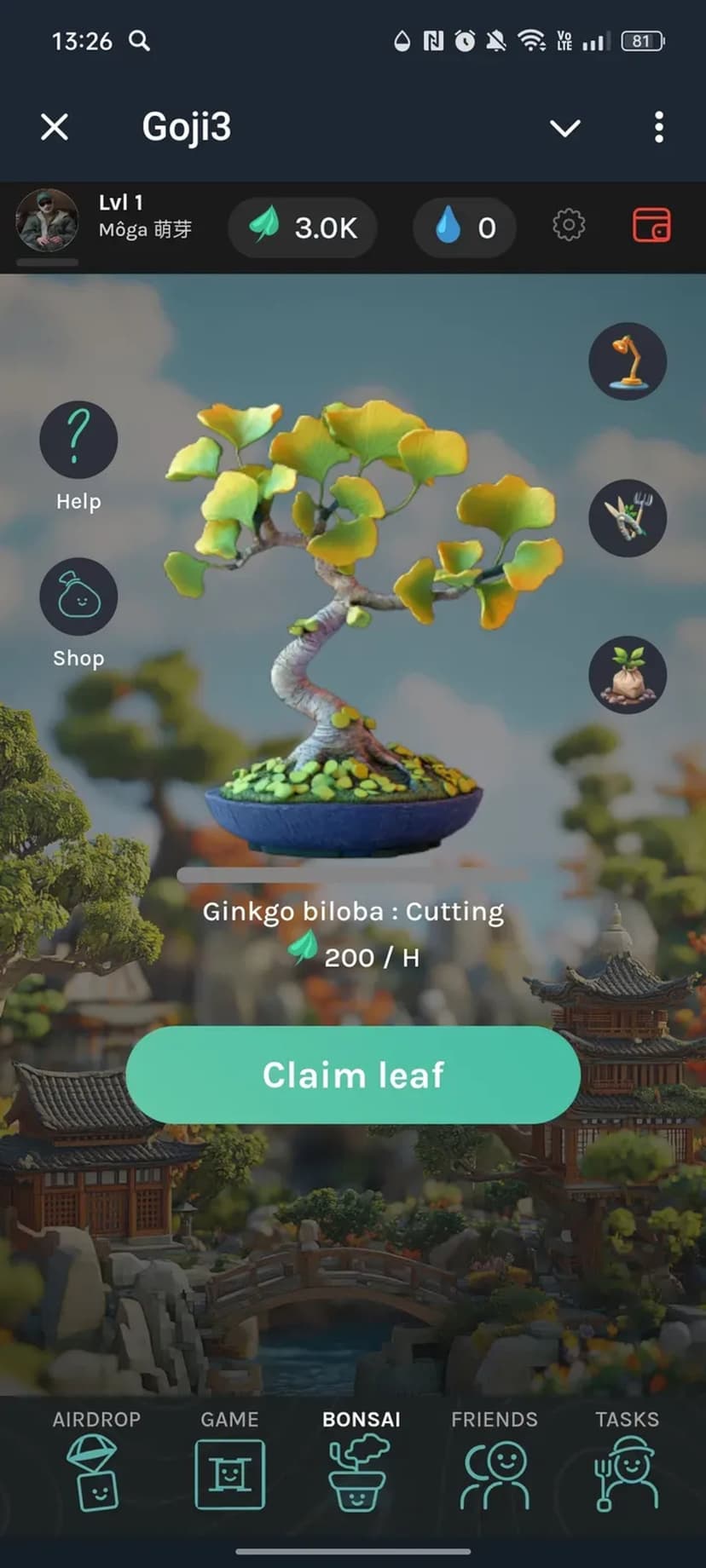This screenshot has height=1568, width=706.
Task: Open settings via the gear icon
Action: [x=569, y=226]
